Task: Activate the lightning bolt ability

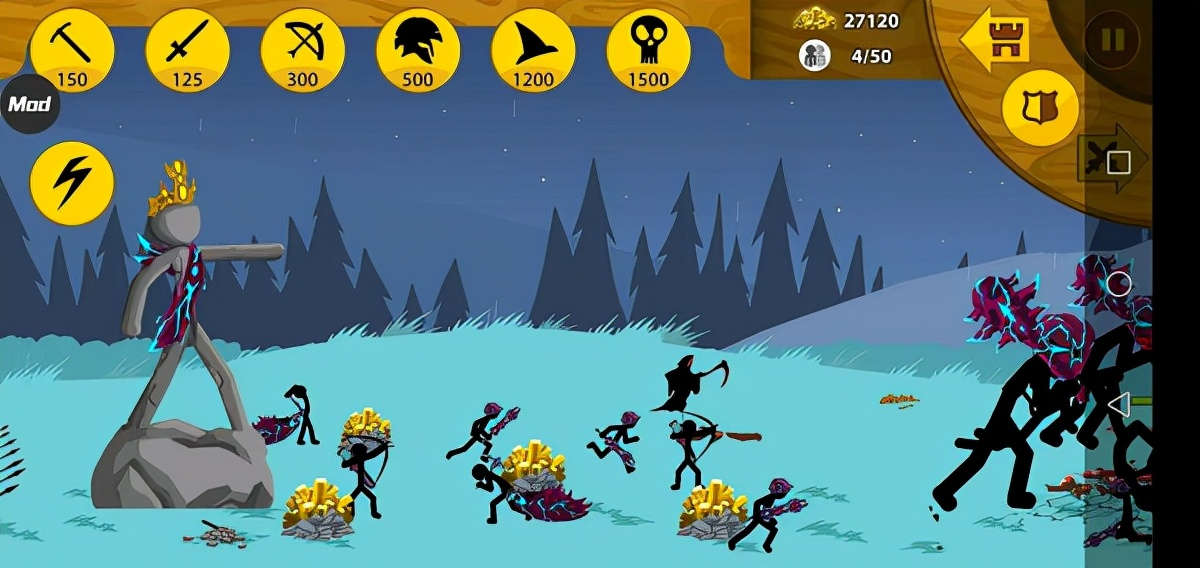Action: point(72,183)
